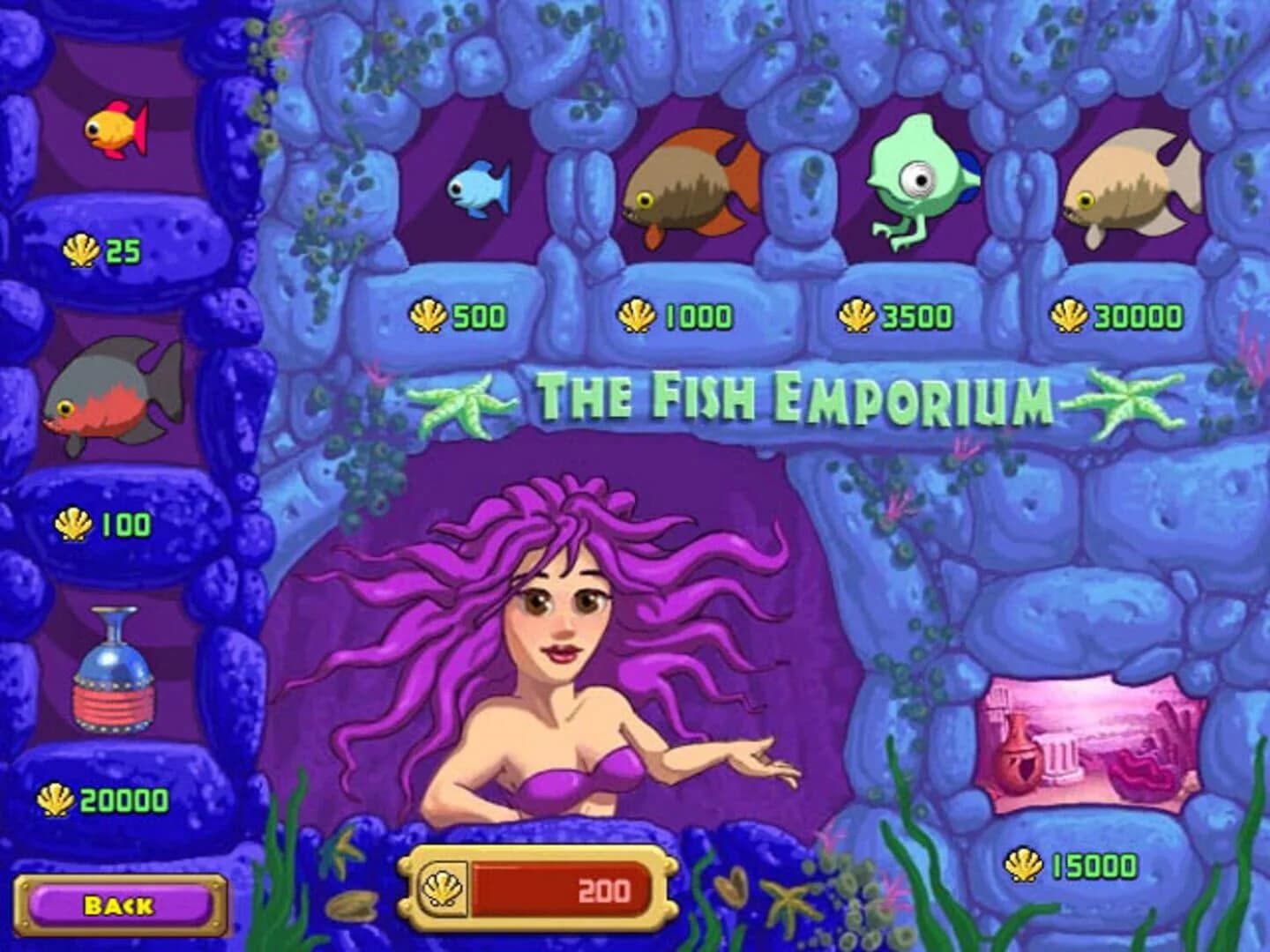Click the red money bar showing 200

point(560,888)
